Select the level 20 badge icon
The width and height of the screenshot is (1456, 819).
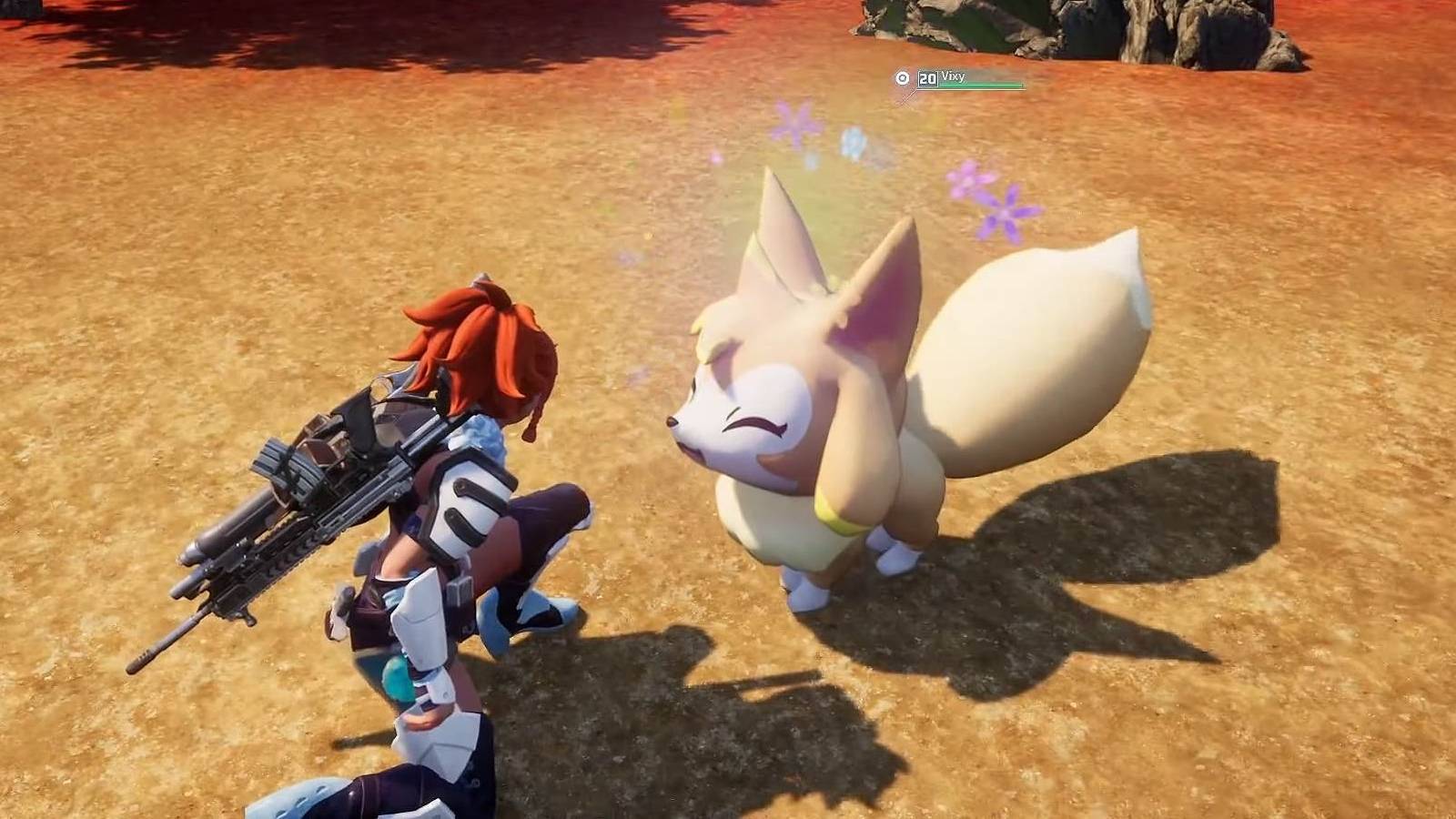927,79
